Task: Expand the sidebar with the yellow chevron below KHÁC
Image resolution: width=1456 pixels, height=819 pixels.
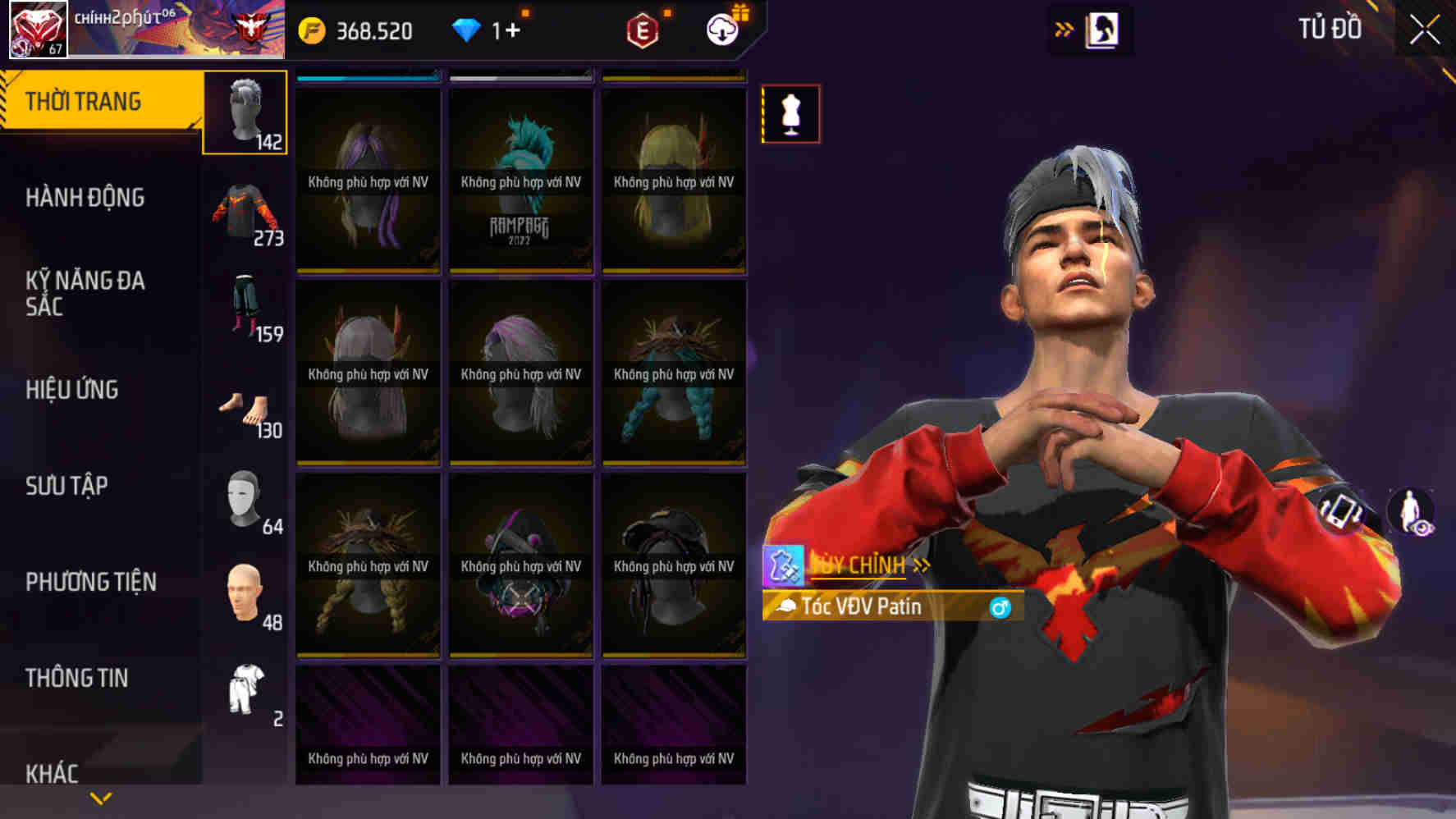Action: pyautogui.click(x=100, y=797)
